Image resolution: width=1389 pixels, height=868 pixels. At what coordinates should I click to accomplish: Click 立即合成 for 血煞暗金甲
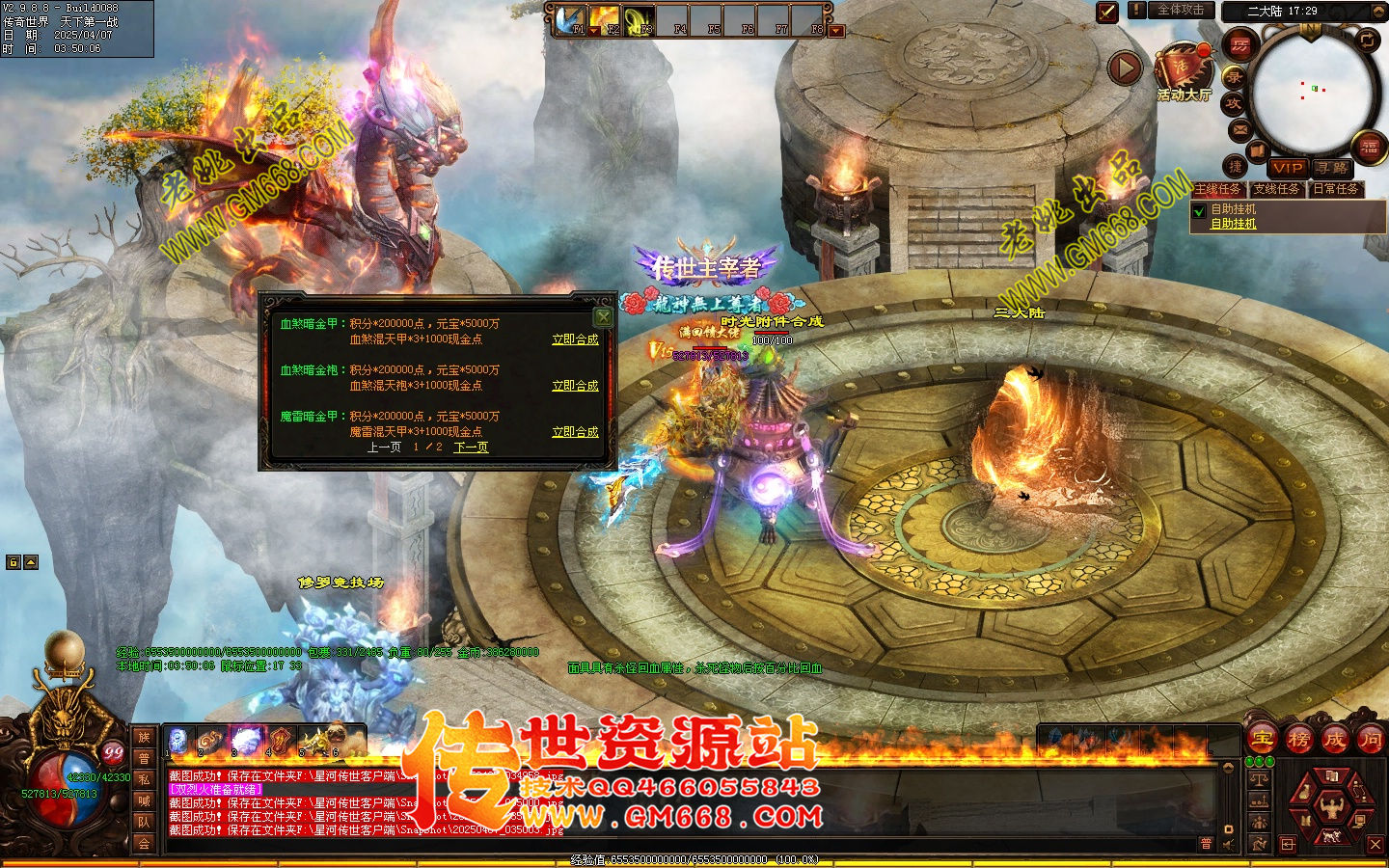click(x=575, y=339)
